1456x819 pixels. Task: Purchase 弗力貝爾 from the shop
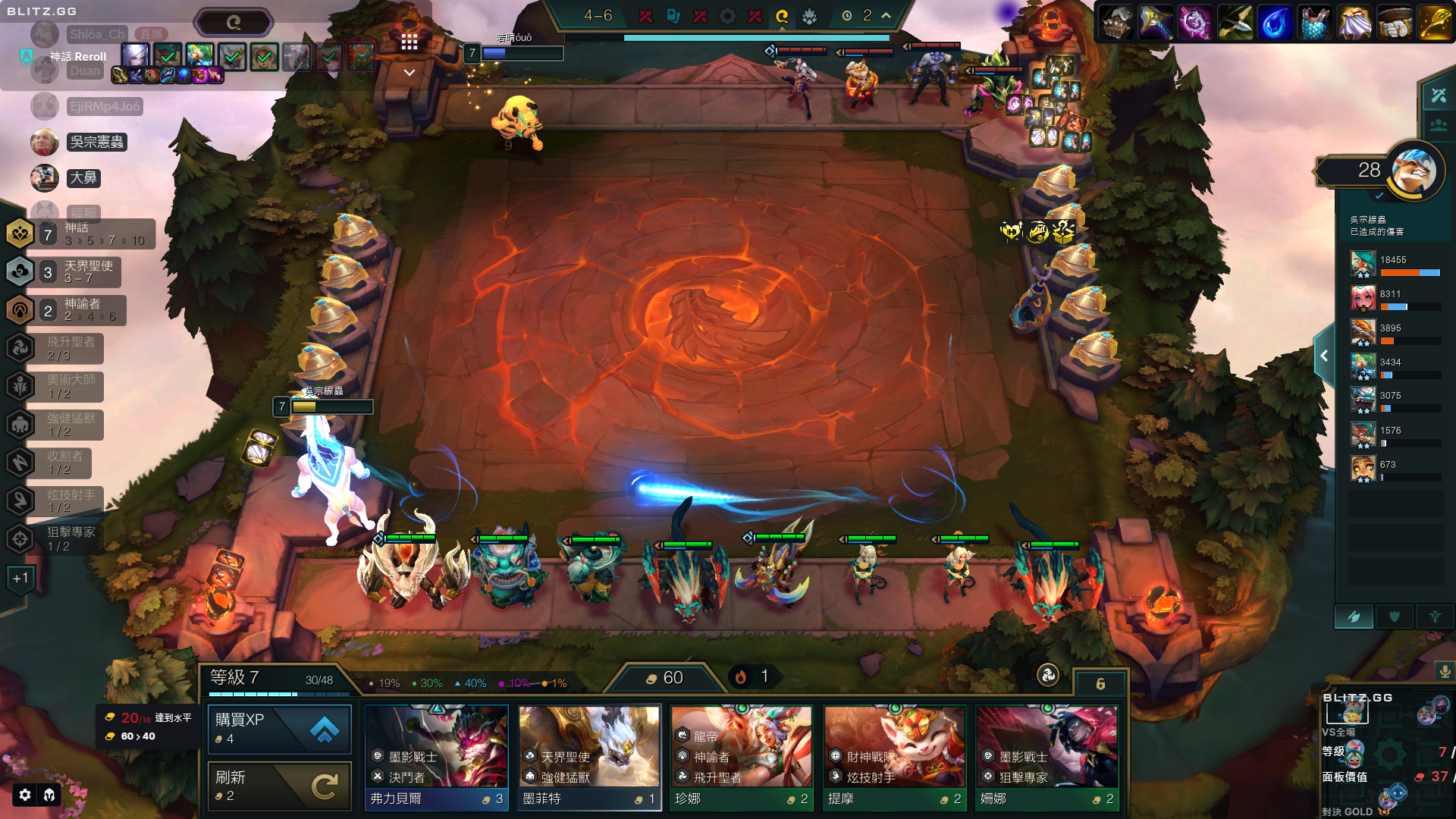[437, 757]
